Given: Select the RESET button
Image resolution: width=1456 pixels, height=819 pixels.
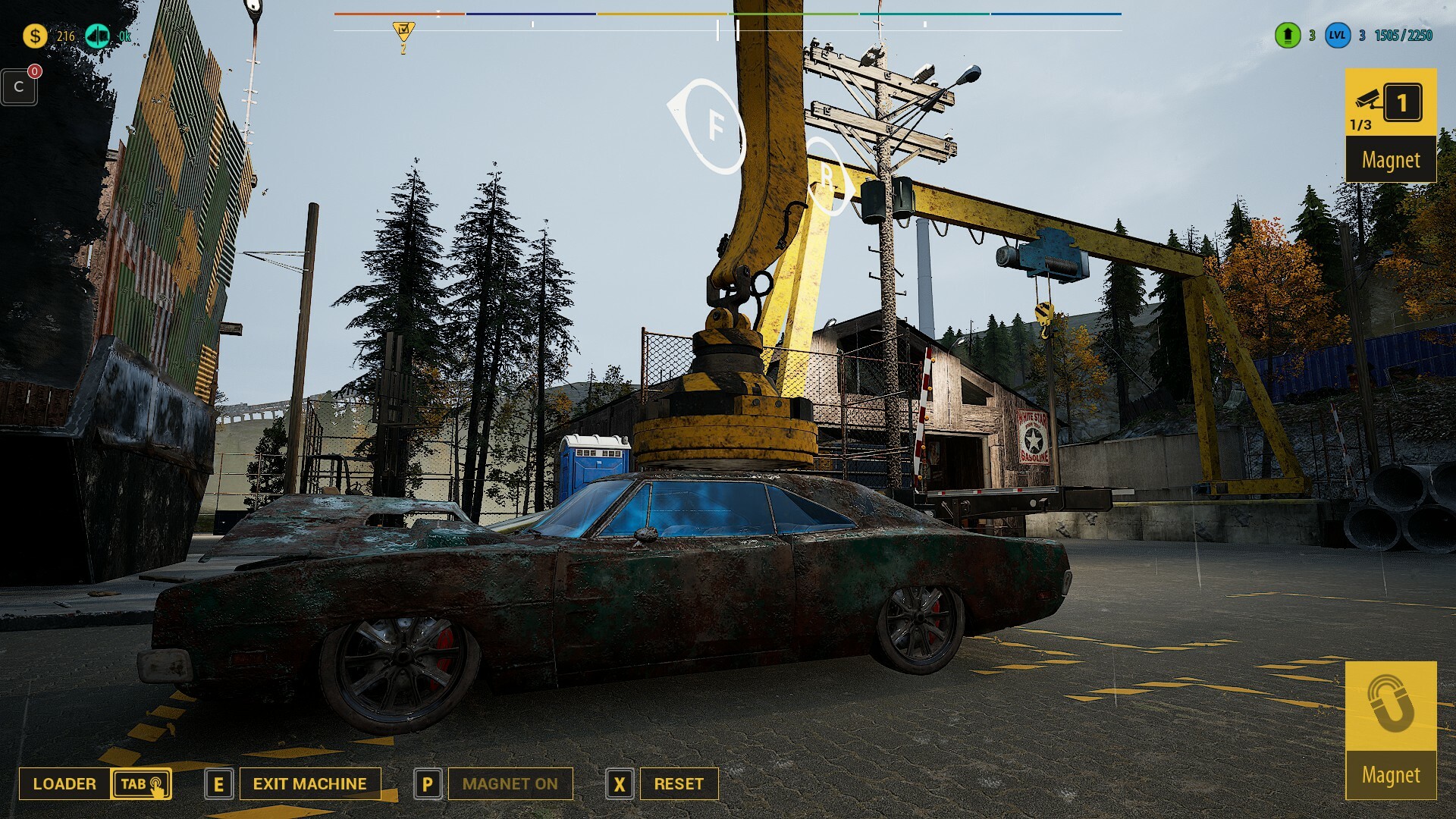Looking at the screenshot, I should tap(679, 783).
